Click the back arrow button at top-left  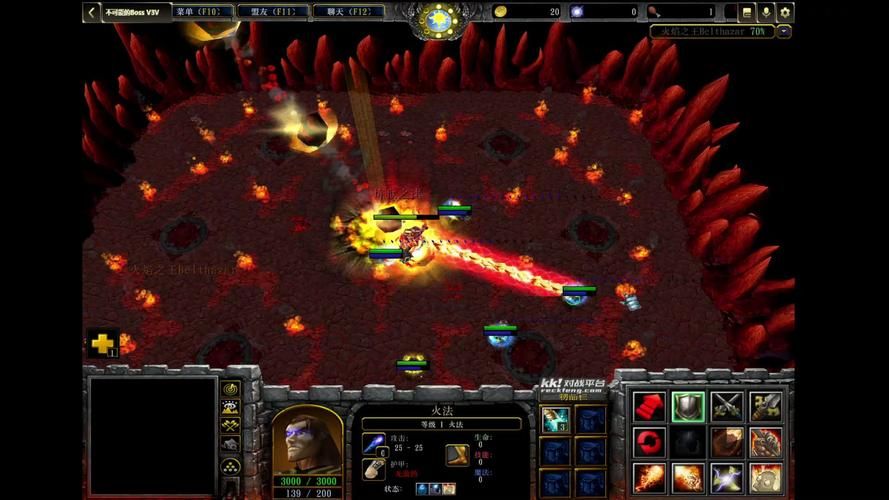pyautogui.click(x=92, y=12)
